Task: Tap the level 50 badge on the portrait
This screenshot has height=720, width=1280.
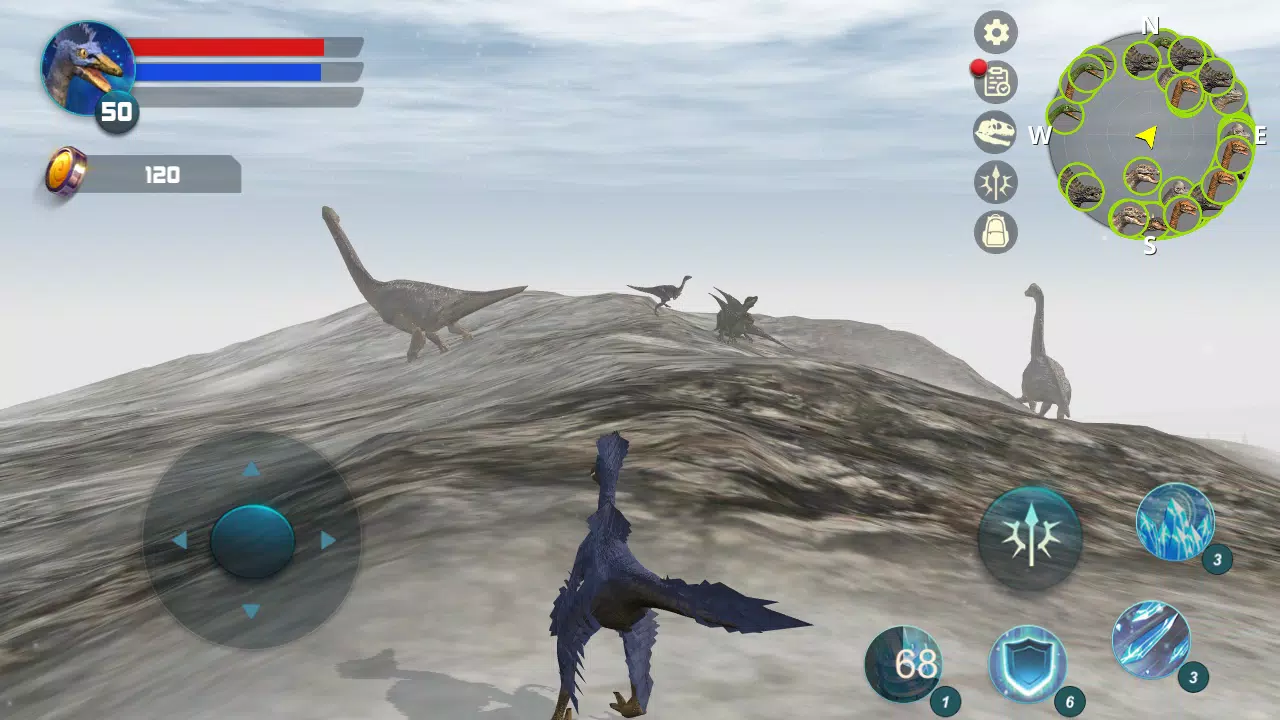Action: 115,112
